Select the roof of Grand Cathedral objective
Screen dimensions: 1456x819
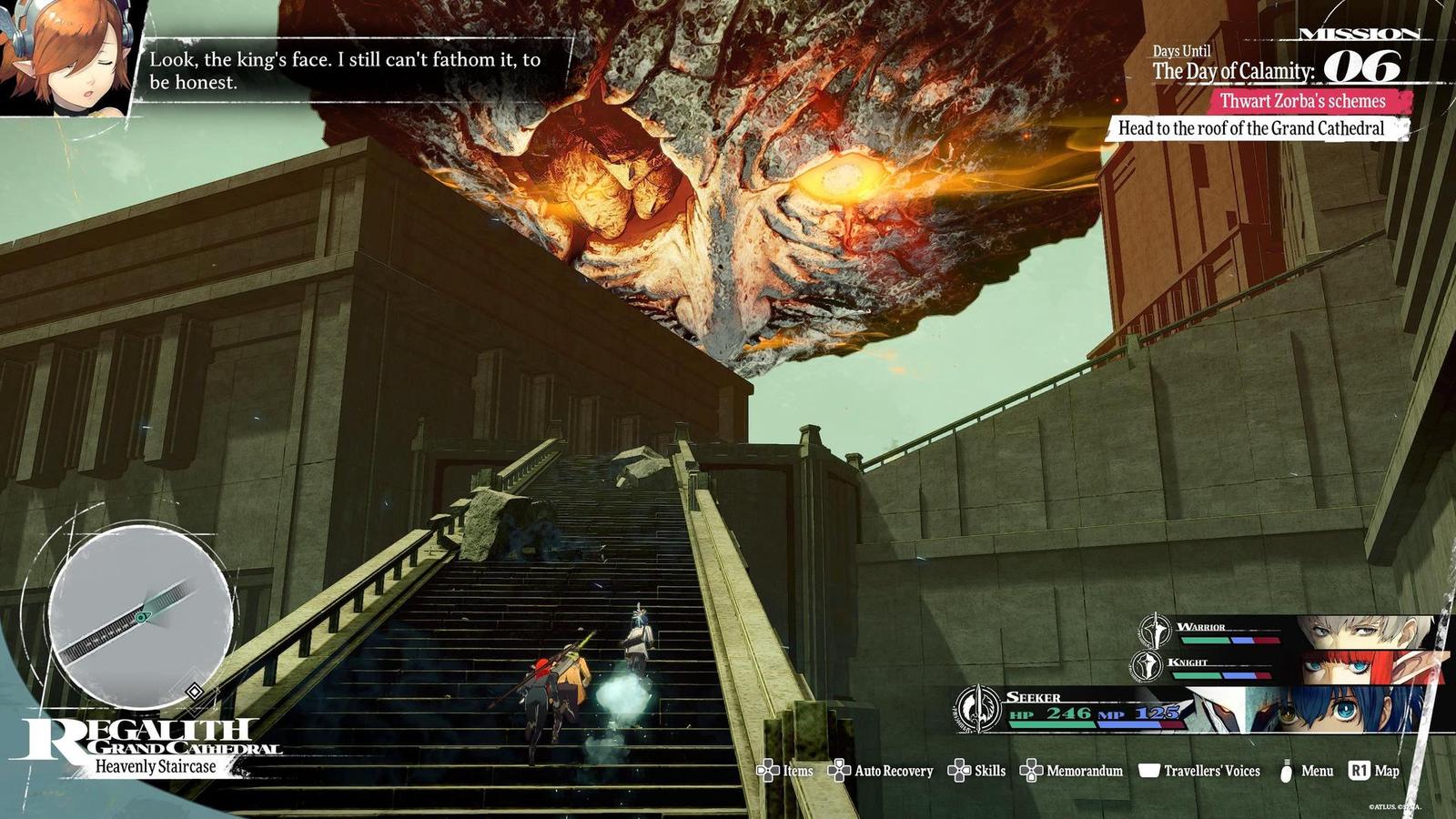pyautogui.click(x=1251, y=128)
